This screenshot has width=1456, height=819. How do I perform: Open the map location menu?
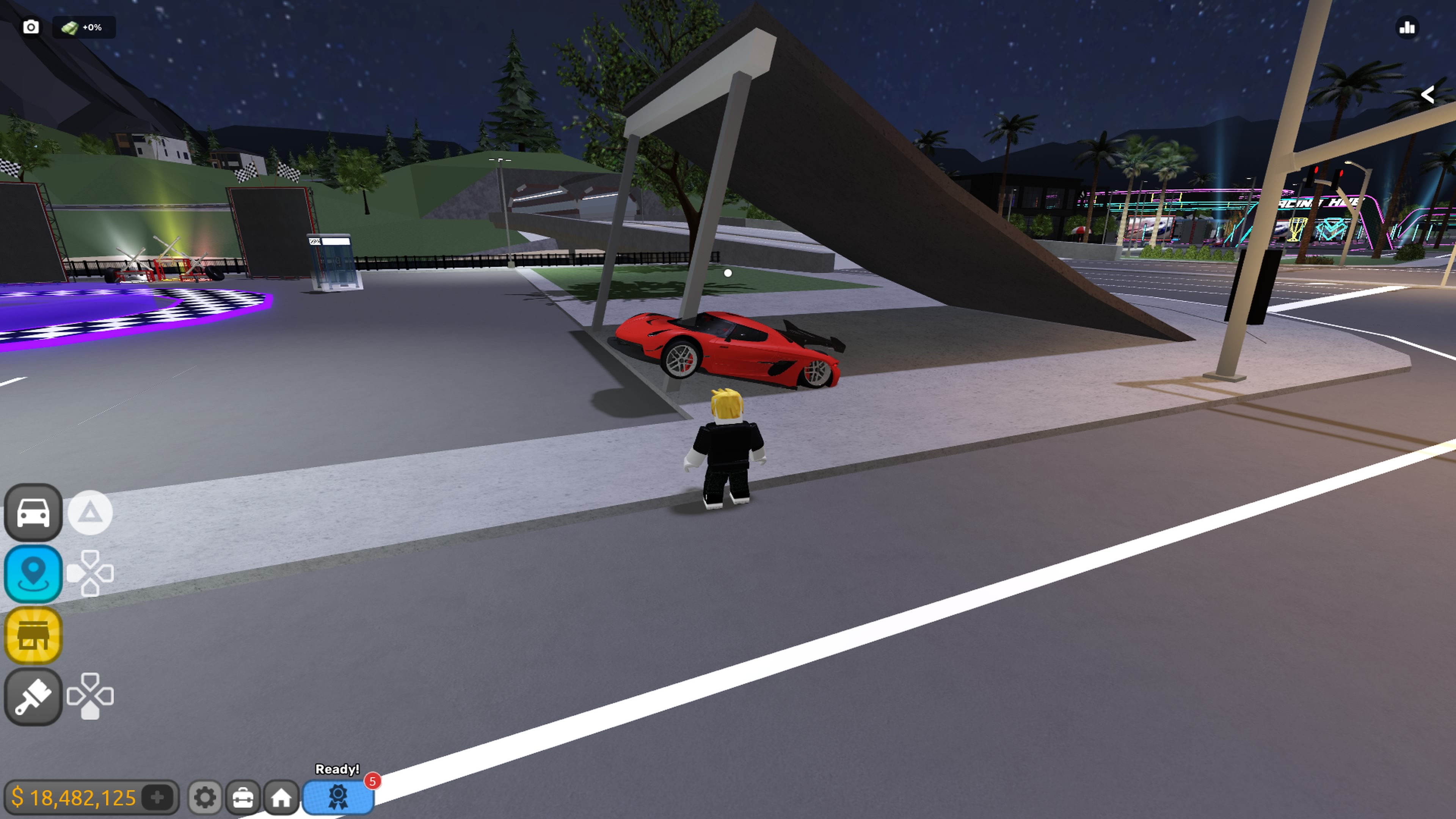[33, 574]
